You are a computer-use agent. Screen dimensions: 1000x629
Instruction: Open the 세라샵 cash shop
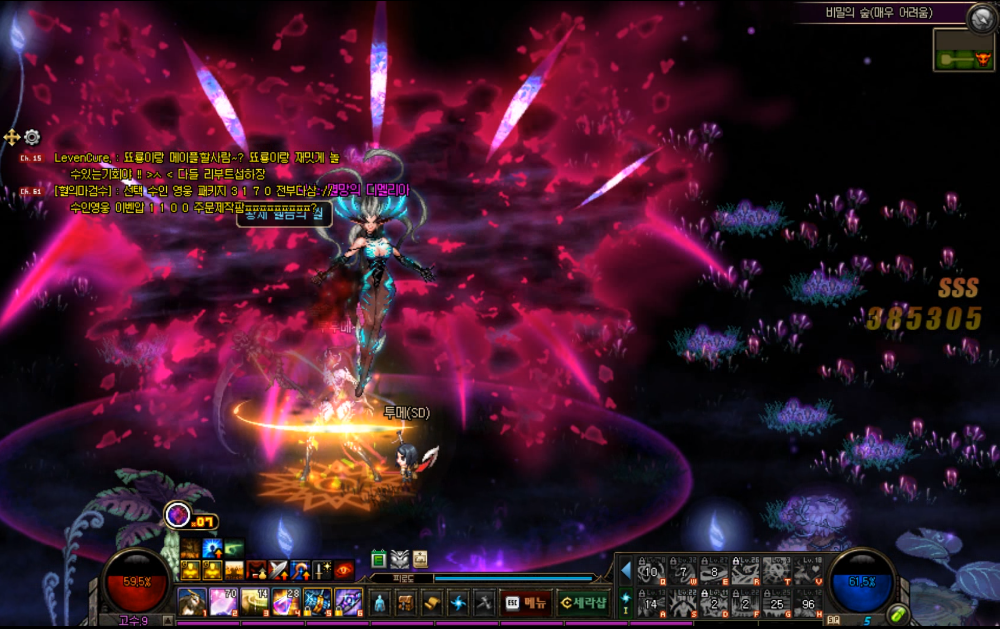(583, 602)
